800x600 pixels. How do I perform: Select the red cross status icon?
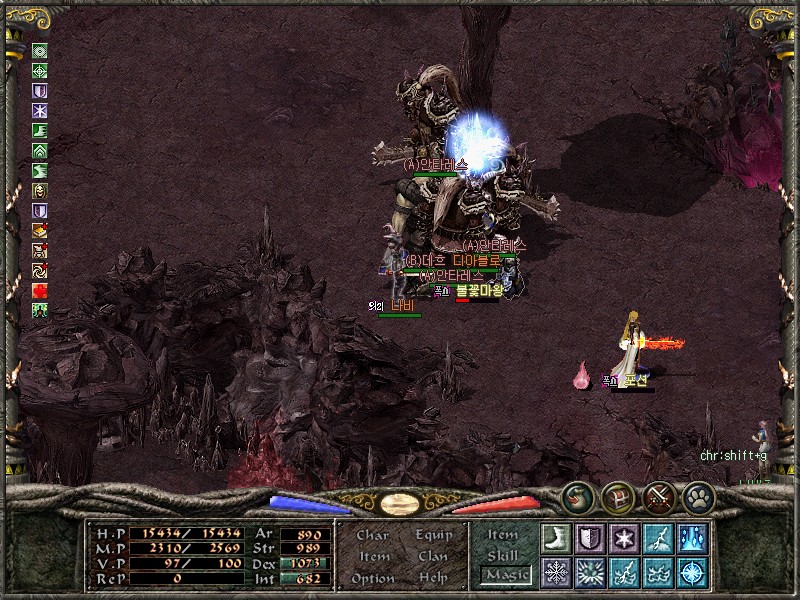coord(40,290)
